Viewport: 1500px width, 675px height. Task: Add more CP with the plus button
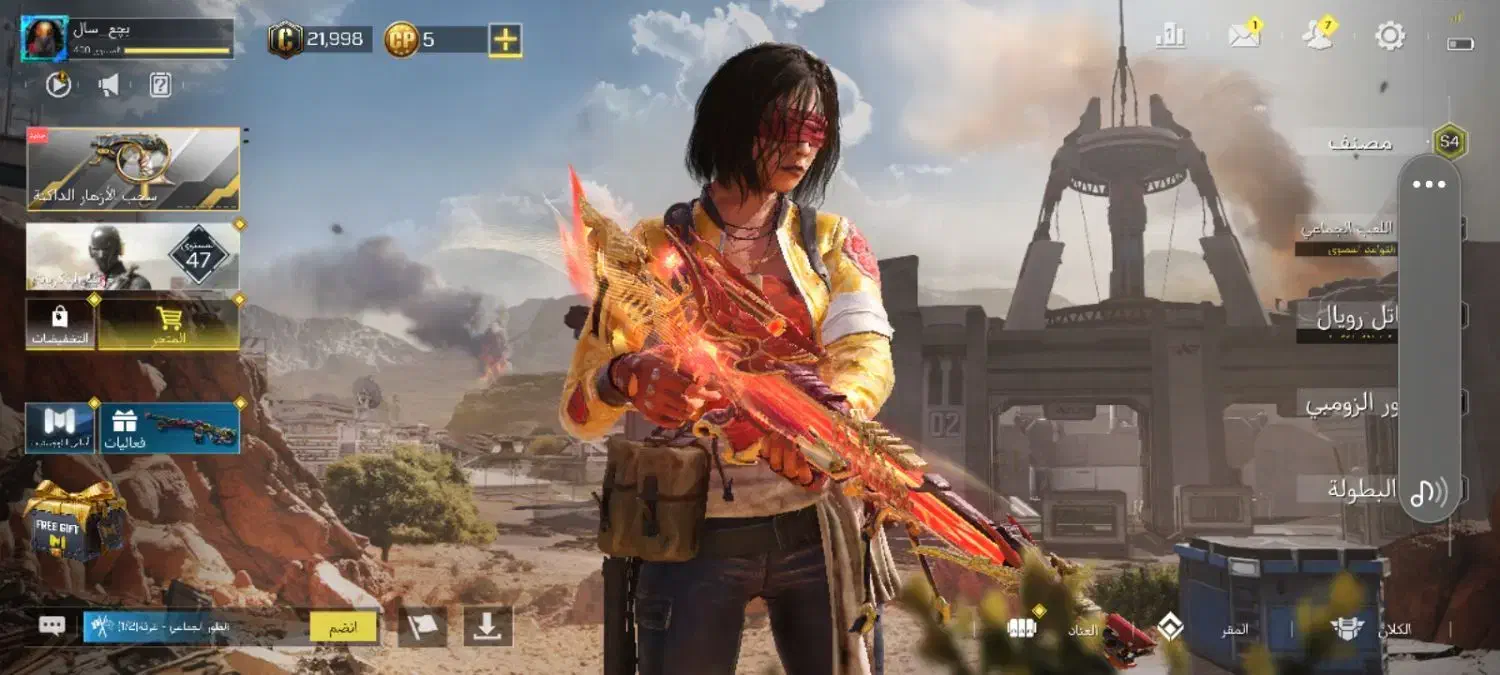[x=505, y=40]
